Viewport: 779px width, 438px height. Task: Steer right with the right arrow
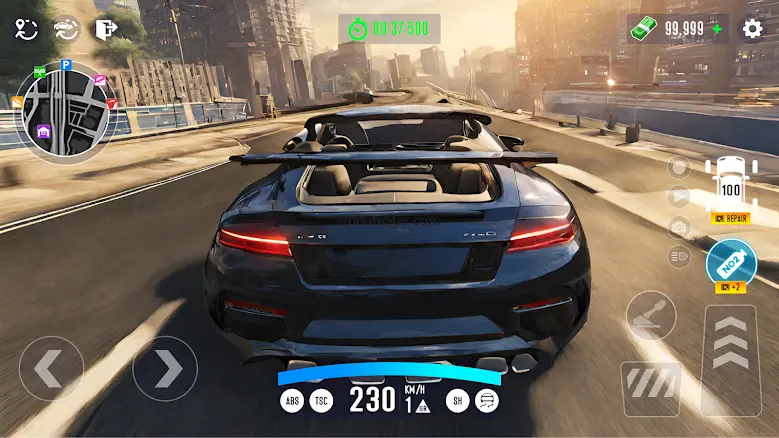click(x=165, y=368)
